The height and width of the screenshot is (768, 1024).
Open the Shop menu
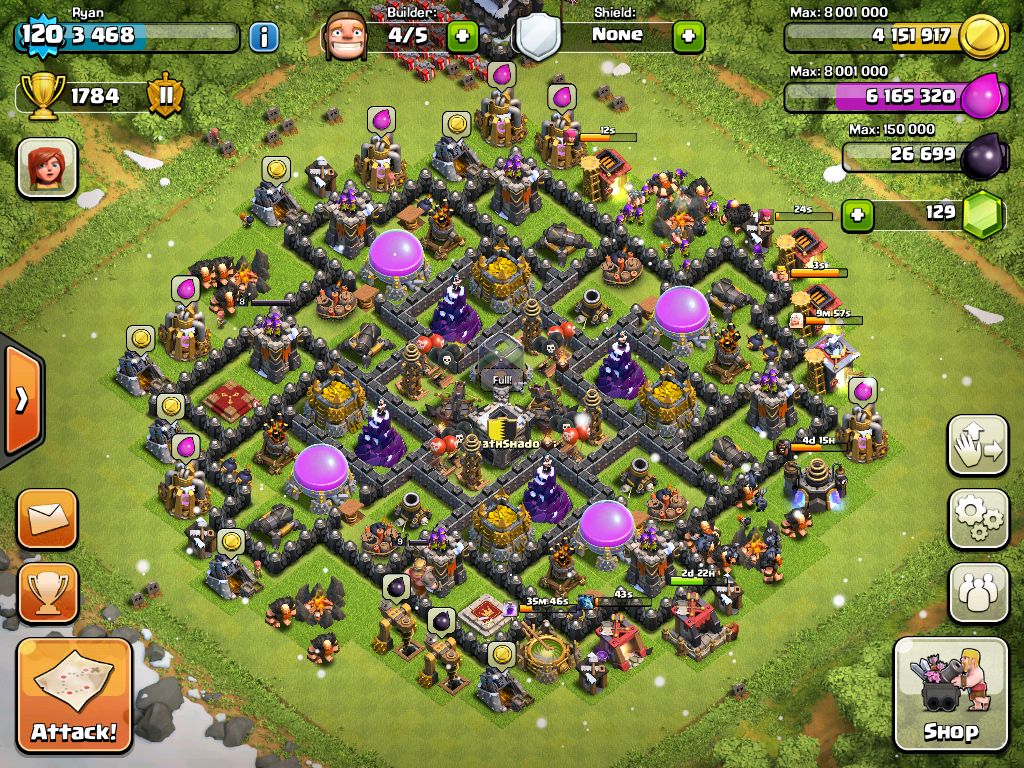pyautogui.click(x=950, y=693)
